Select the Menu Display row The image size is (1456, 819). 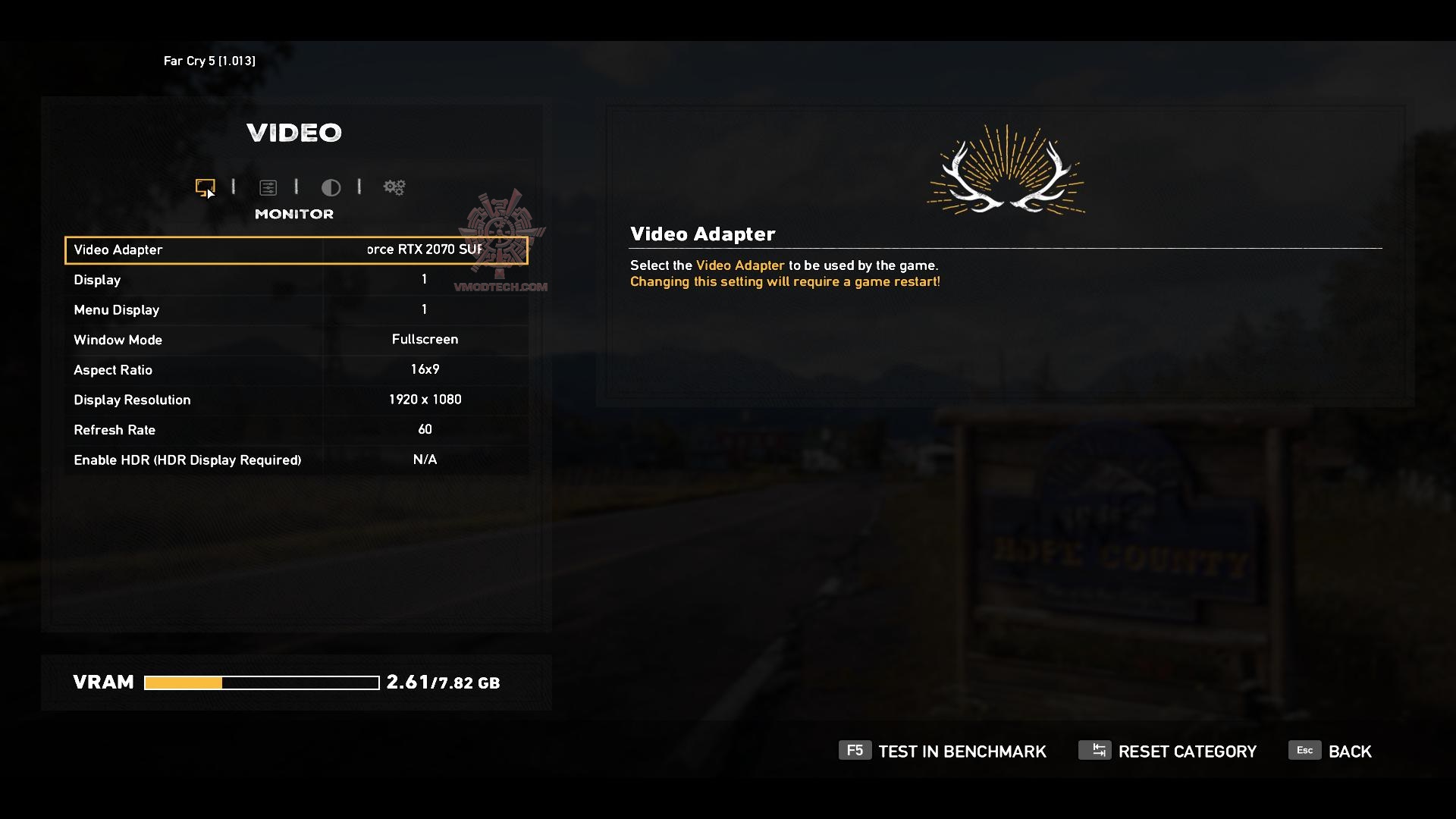tap(296, 309)
